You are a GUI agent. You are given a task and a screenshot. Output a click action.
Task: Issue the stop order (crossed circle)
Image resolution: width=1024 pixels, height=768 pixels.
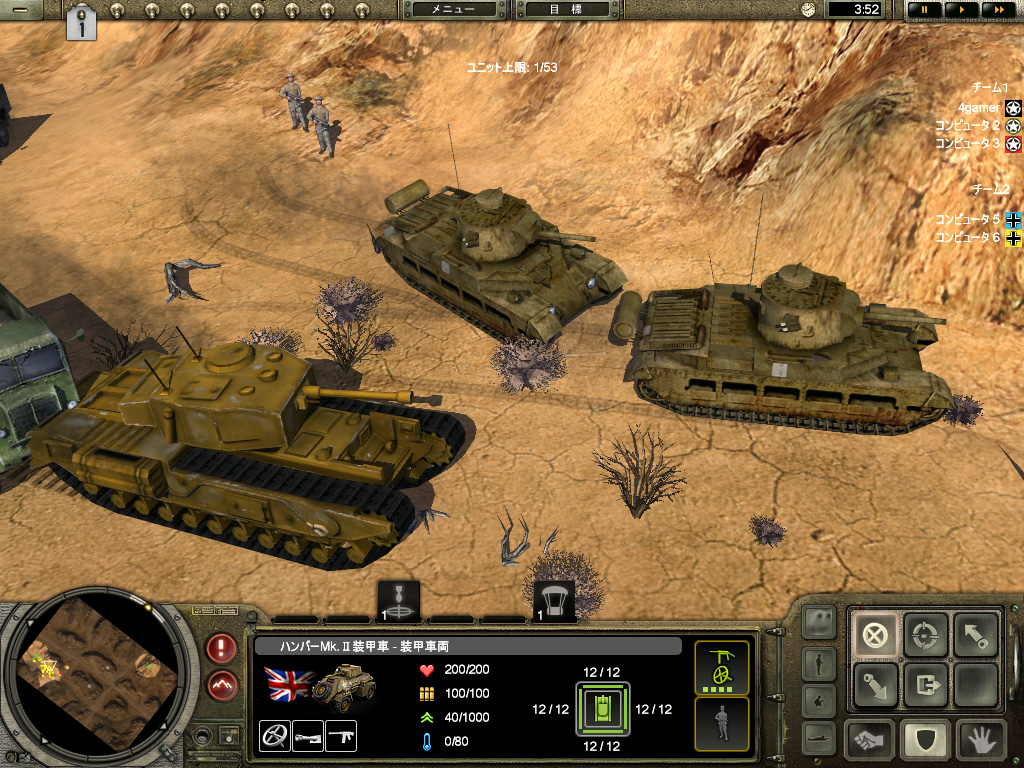875,635
